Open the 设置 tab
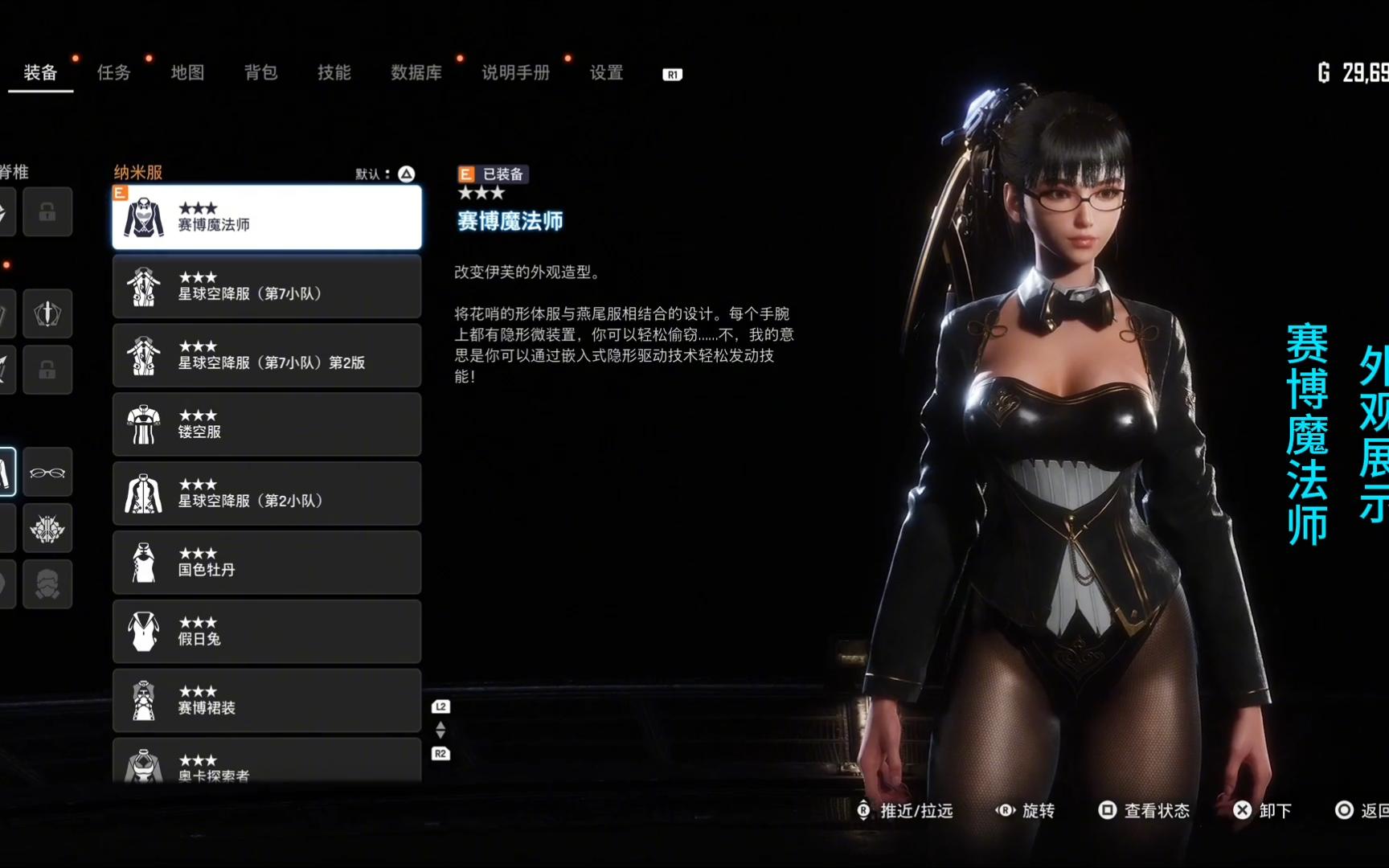 606,73
